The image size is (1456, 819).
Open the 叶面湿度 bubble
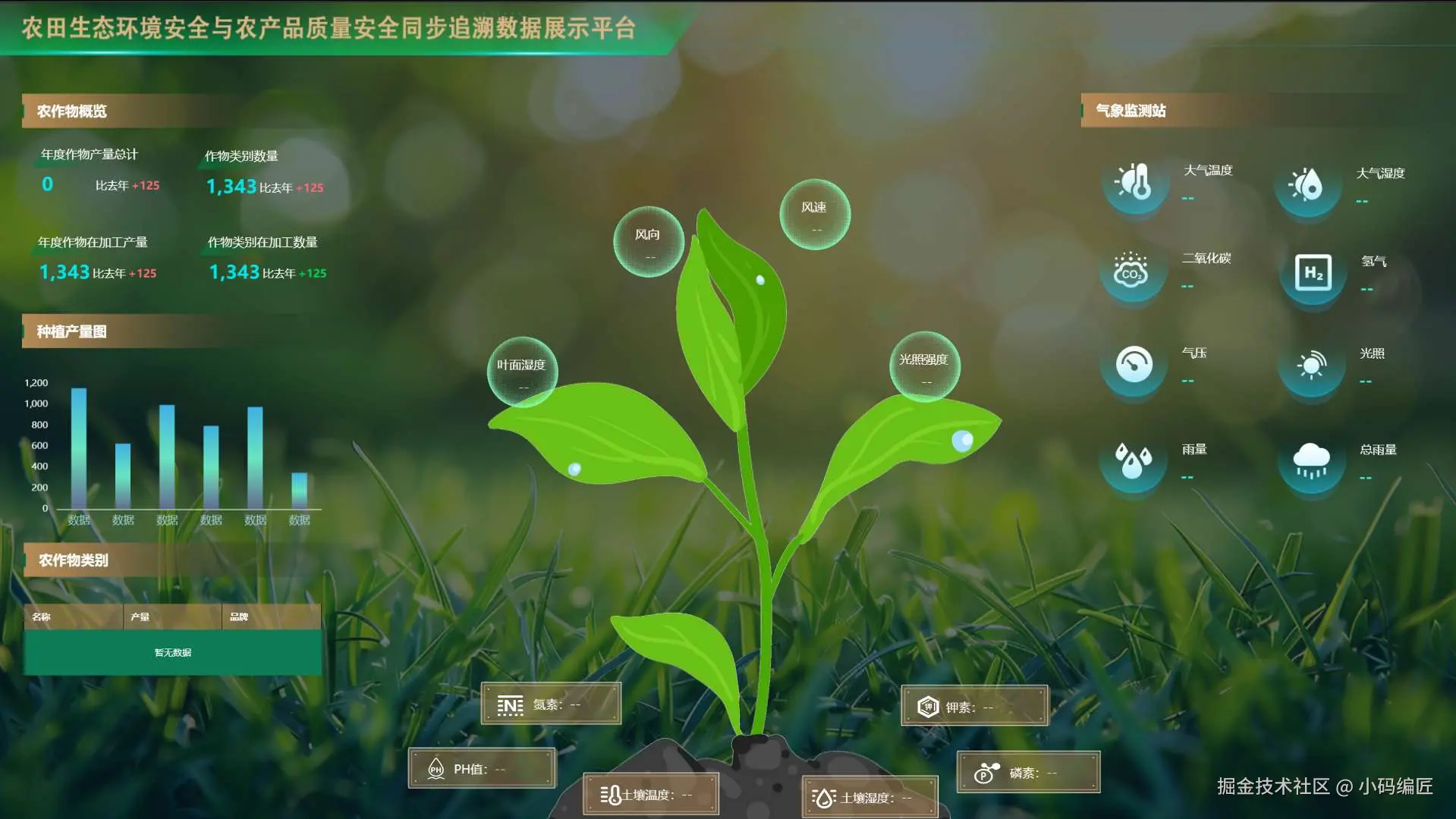point(522,372)
